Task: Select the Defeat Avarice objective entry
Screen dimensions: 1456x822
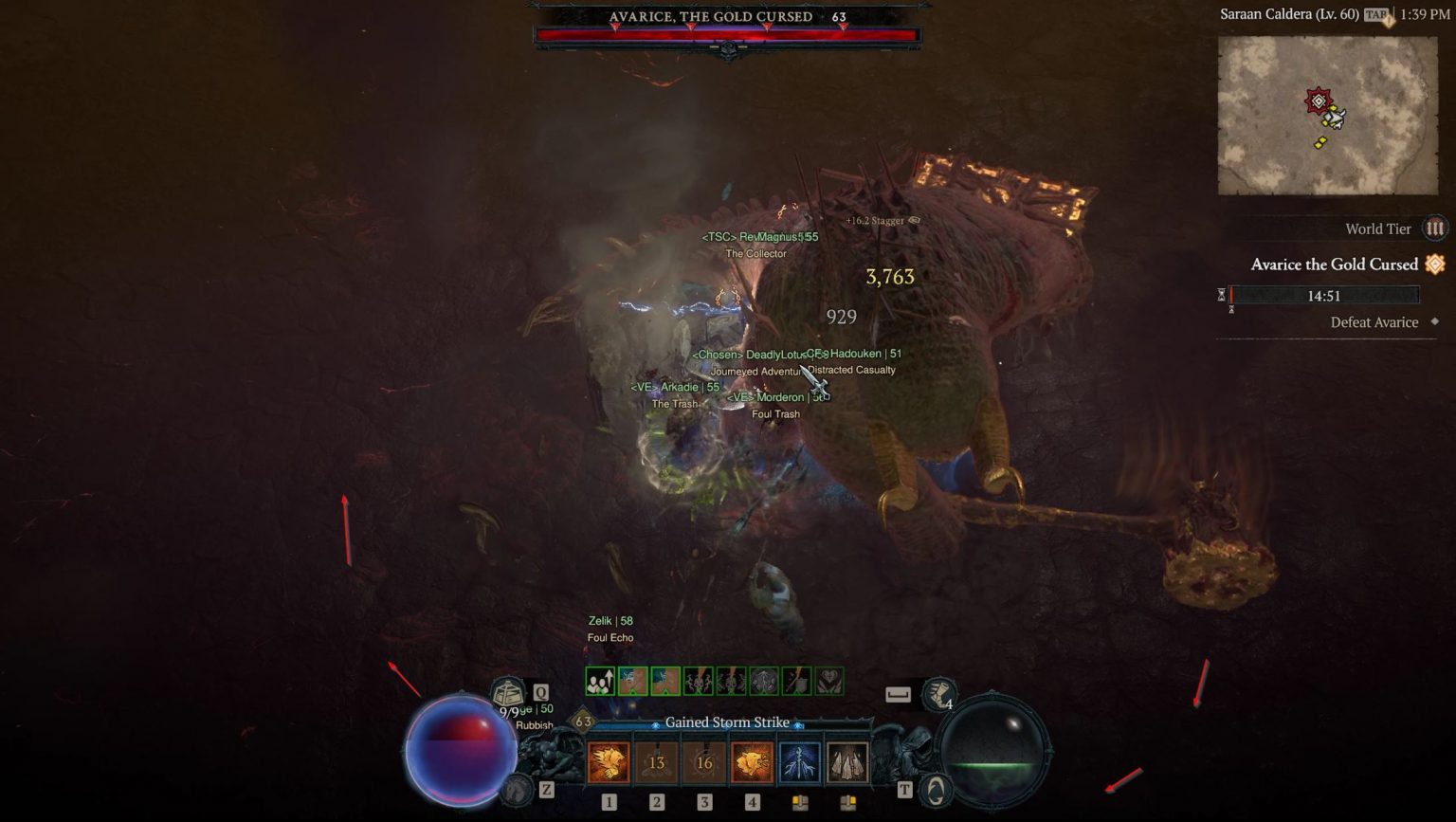Action: coord(1375,322)
